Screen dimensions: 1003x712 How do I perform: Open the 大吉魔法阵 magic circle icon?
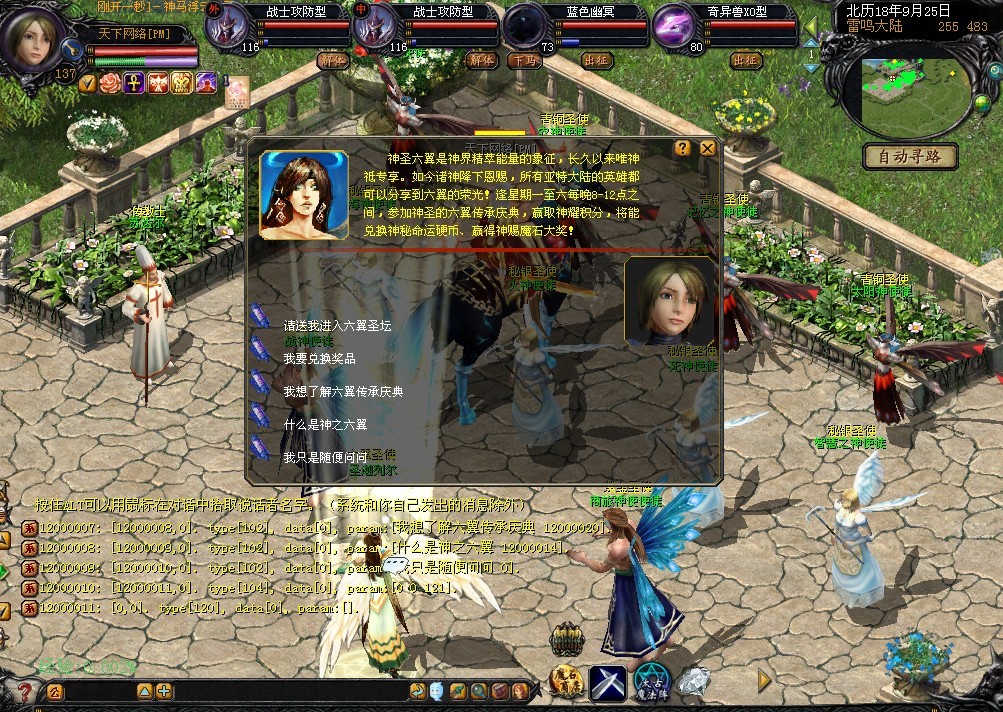tap(654, 682)
